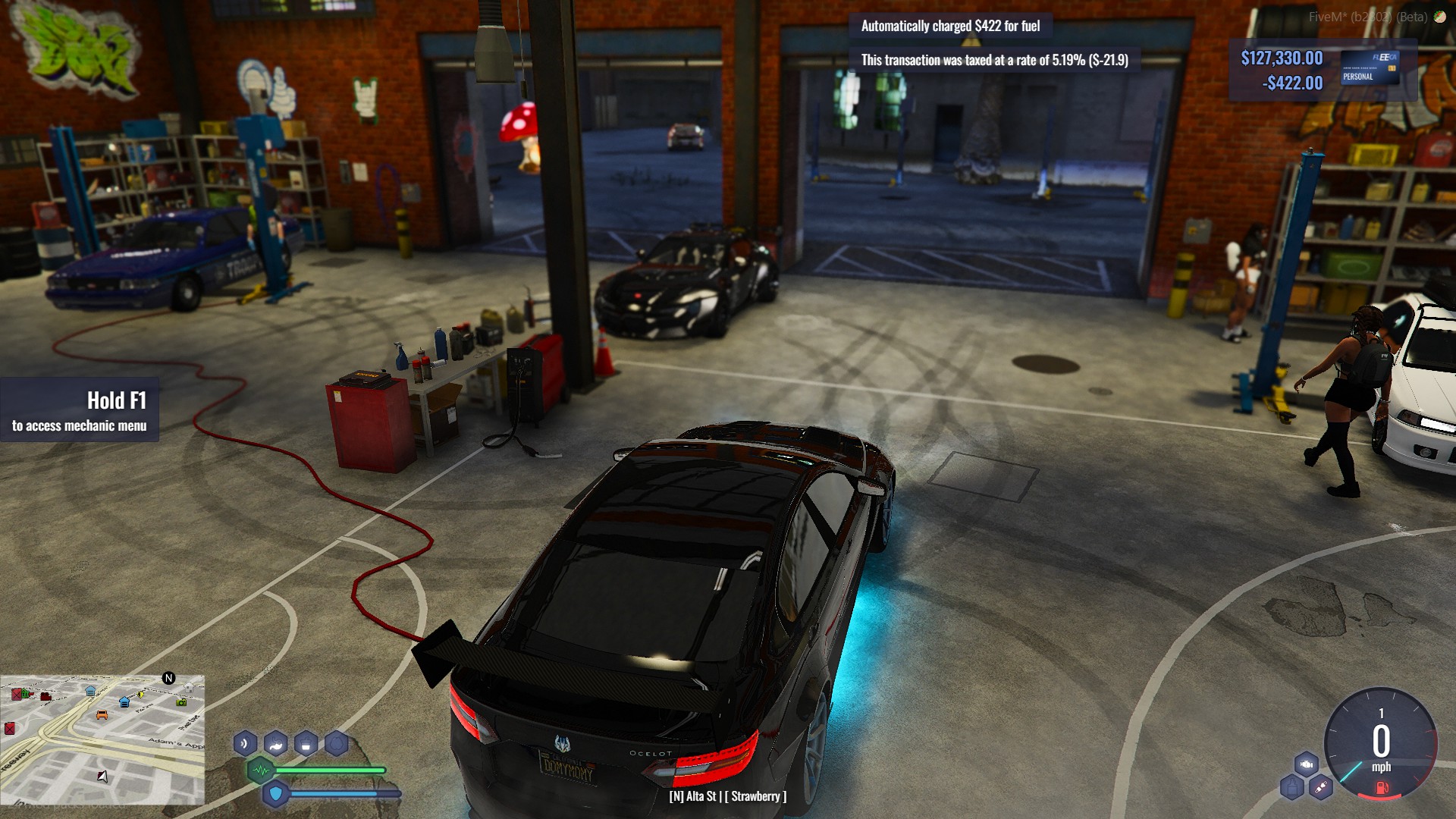The width and height of the screenshot is (1456, 819).
Task: Select the stomach hunger status icon
Action: pyautogui.click(x=275, y=743)
